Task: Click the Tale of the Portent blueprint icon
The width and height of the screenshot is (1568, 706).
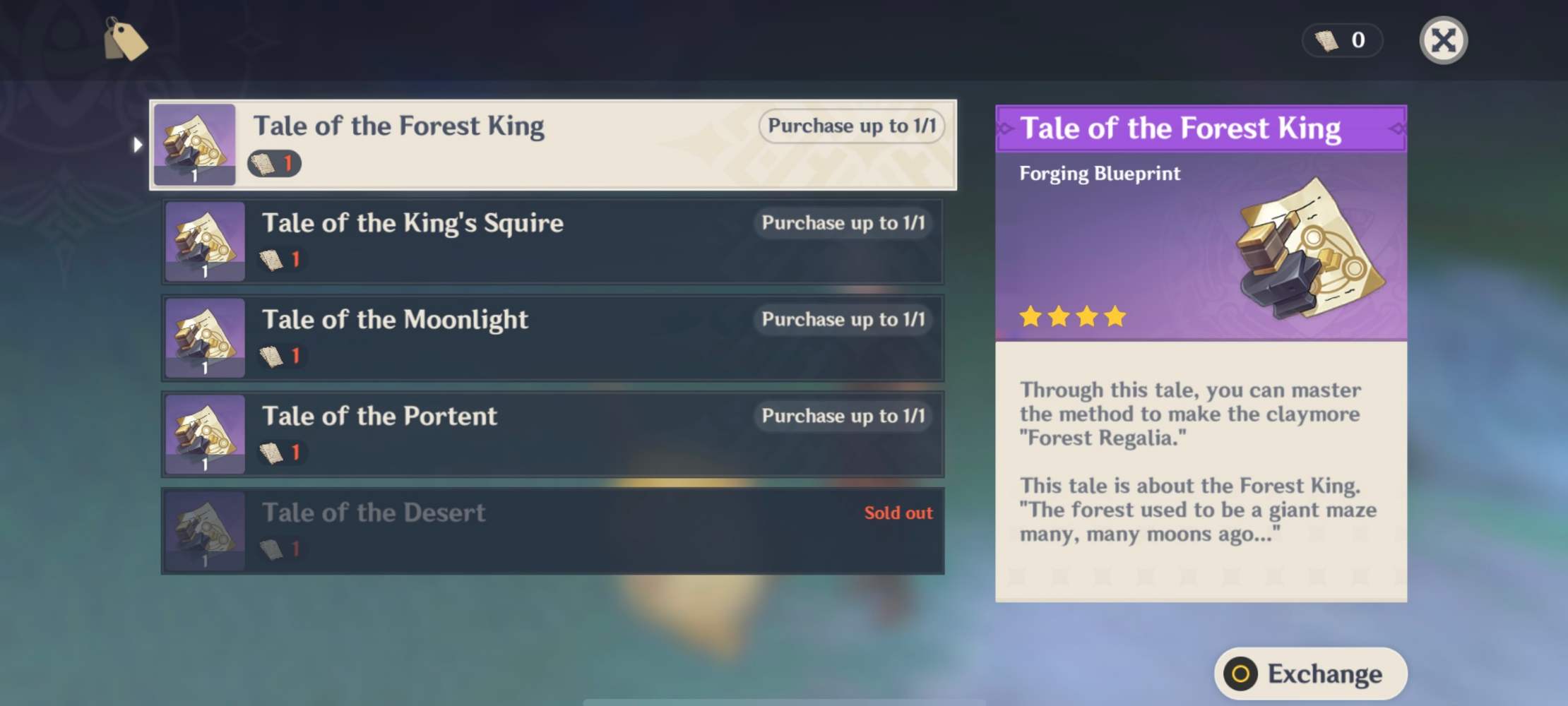Action: point(205,434)
